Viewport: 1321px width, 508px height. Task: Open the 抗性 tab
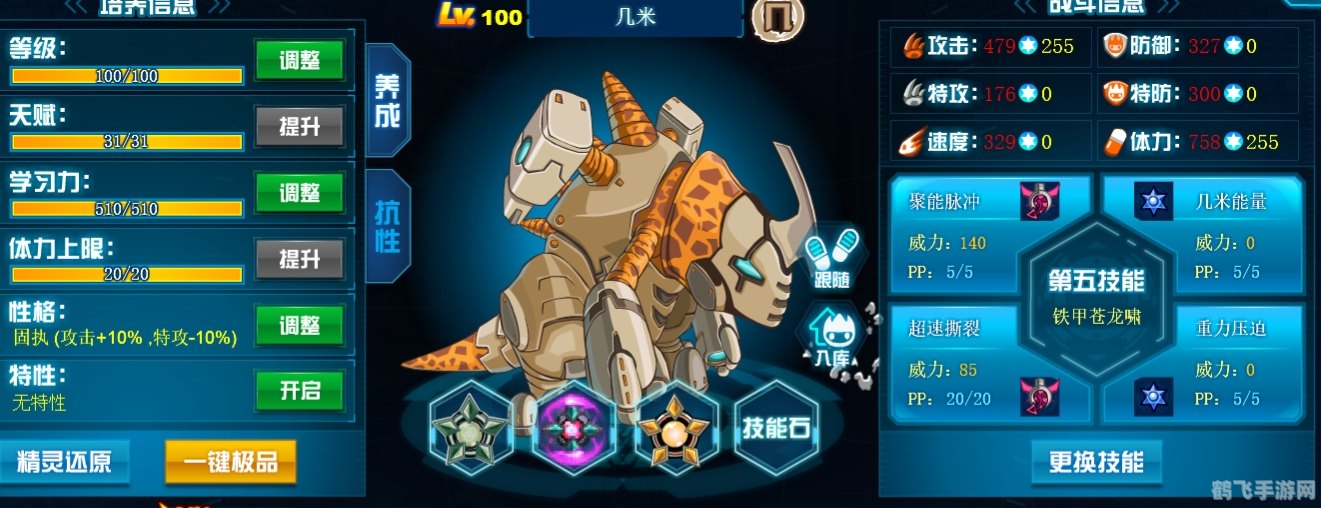(x=387, y=227)
